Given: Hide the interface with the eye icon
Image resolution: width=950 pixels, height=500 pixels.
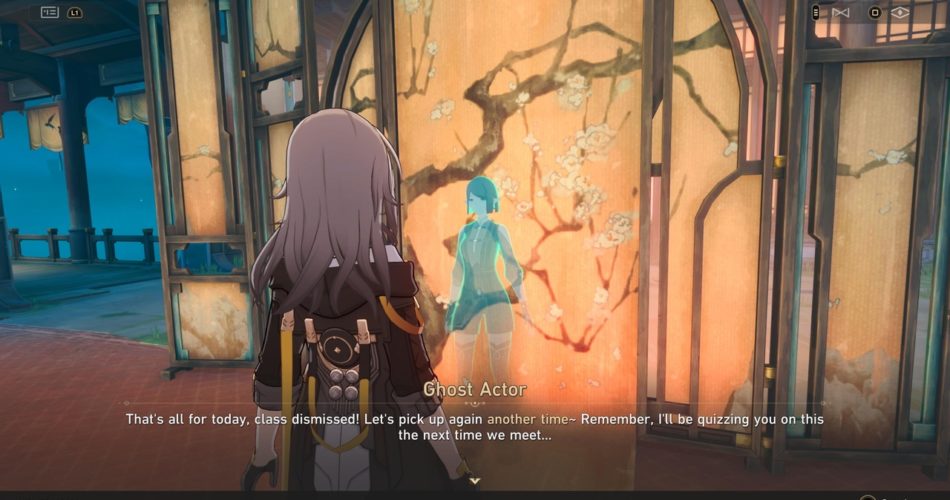Looking at the screenshot, I should tap(900, 13).
